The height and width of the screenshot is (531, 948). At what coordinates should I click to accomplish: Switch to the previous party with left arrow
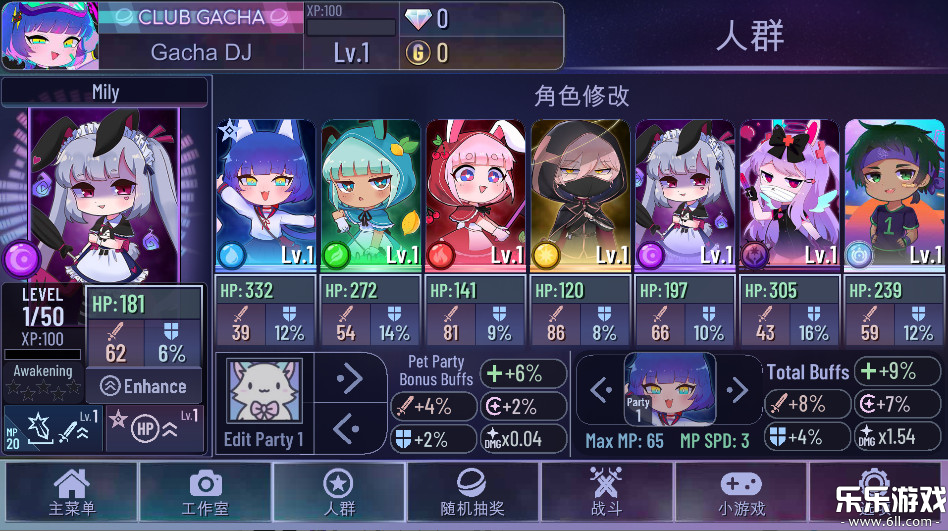click(x=601, y=389)
